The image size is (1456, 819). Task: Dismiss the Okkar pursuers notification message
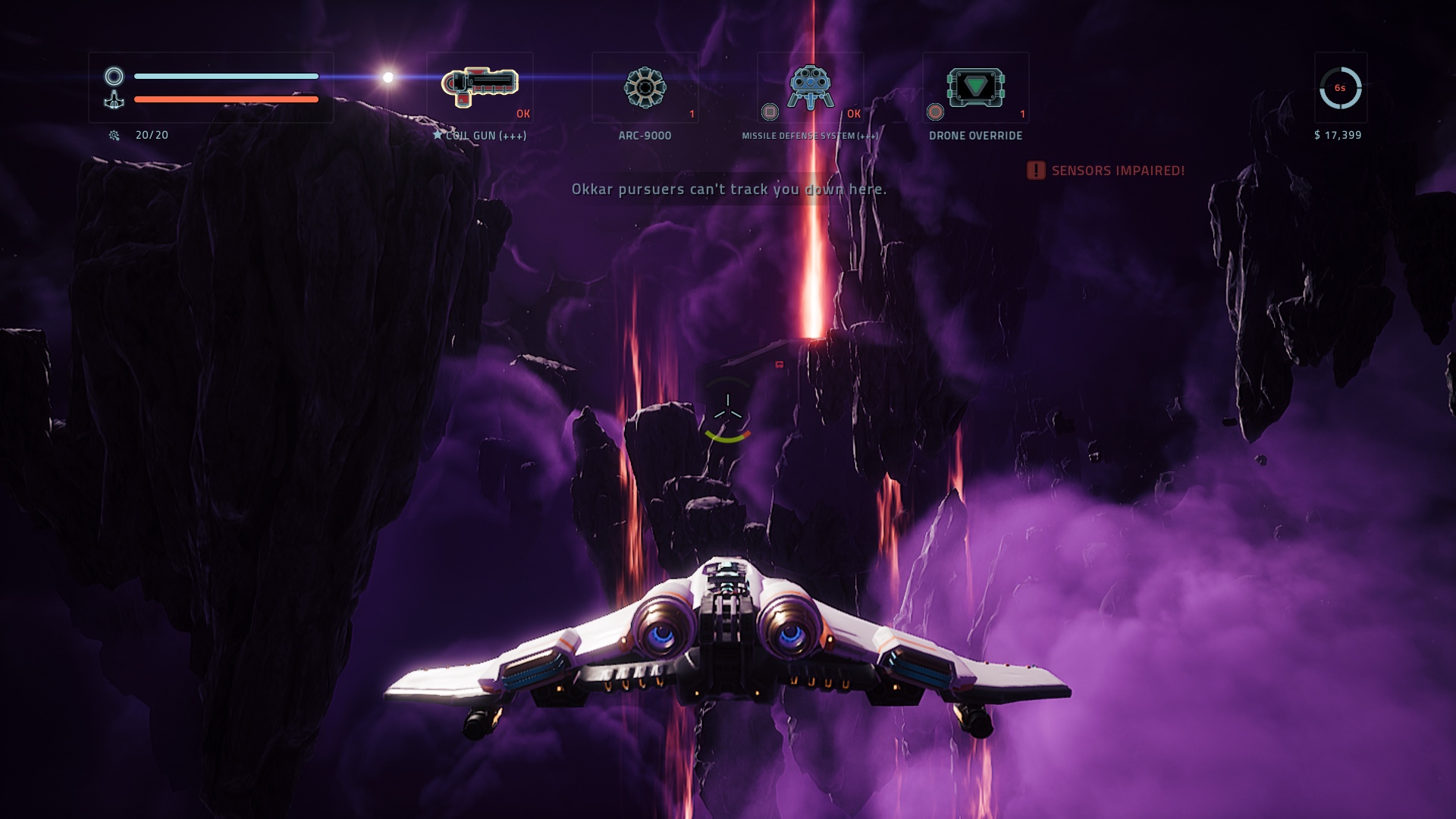coord(728,191)
